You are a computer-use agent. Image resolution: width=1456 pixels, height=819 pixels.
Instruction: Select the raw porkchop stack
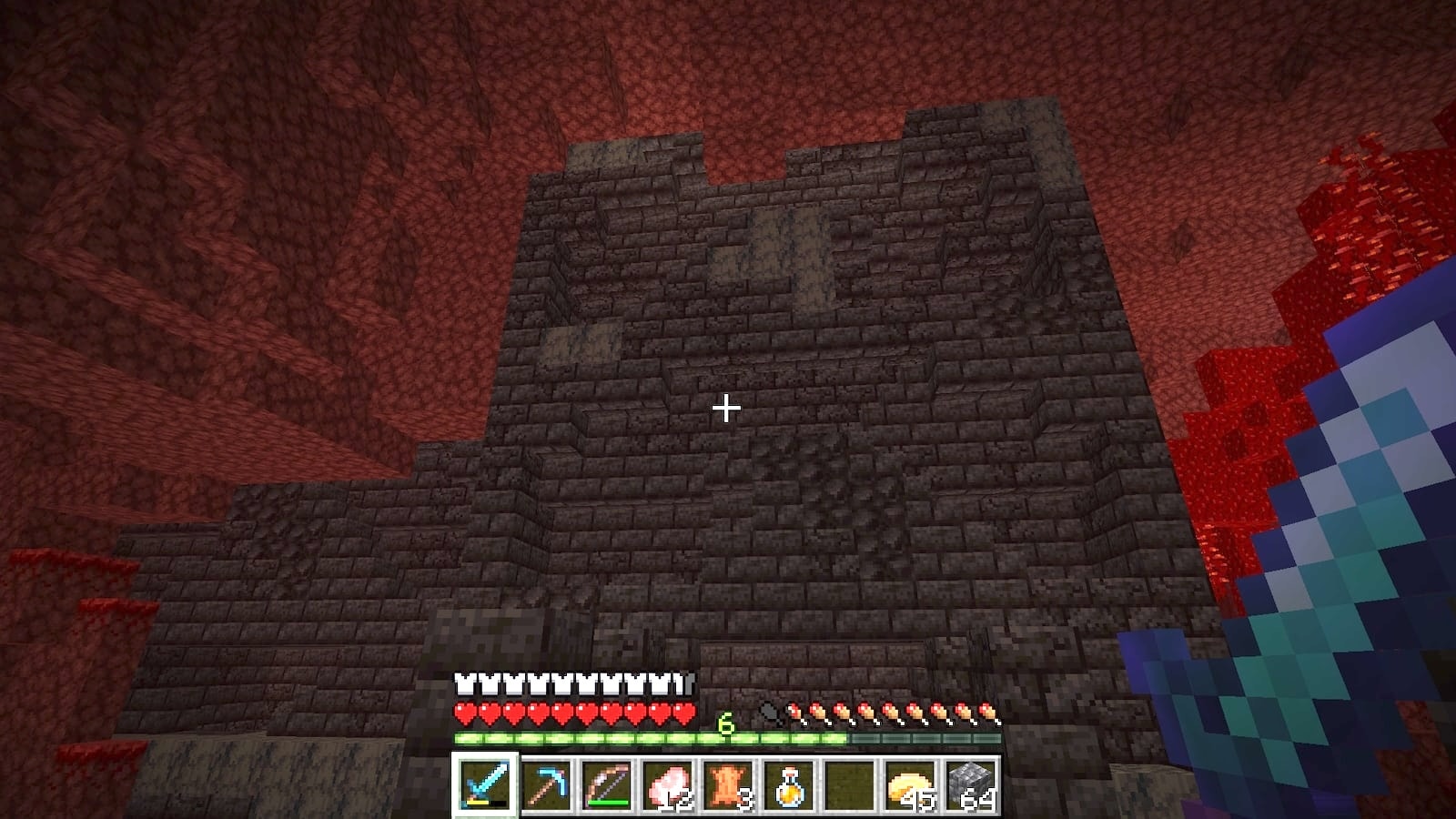pos(668,784)
